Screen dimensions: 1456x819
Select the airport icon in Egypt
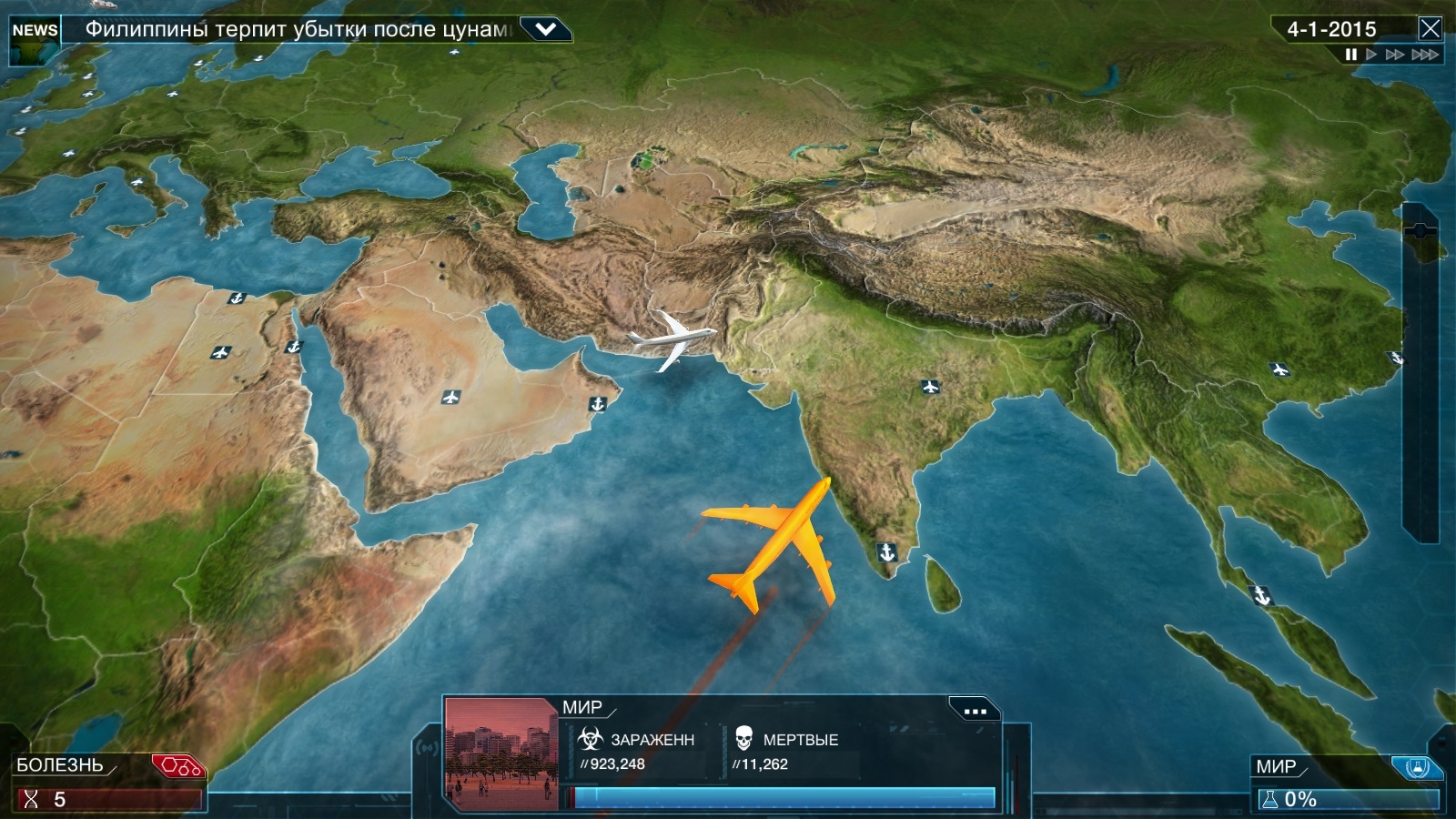coord(220,352)
